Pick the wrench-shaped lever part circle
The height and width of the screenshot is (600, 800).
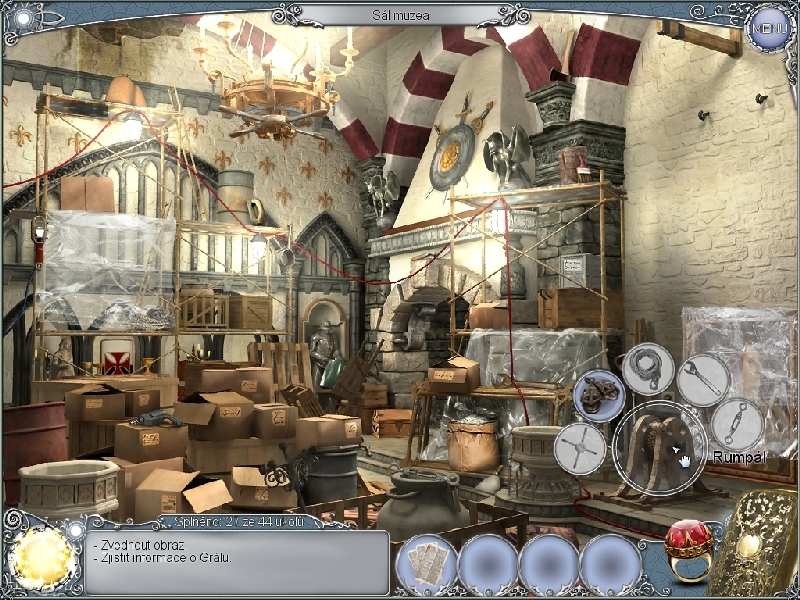tap(704, 380)
